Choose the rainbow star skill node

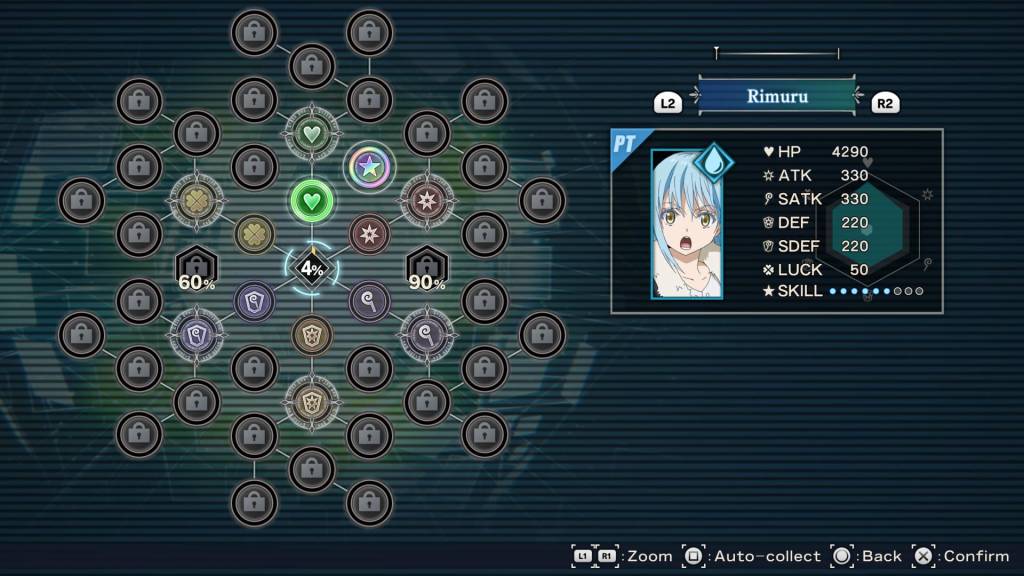tap(369, 167)
